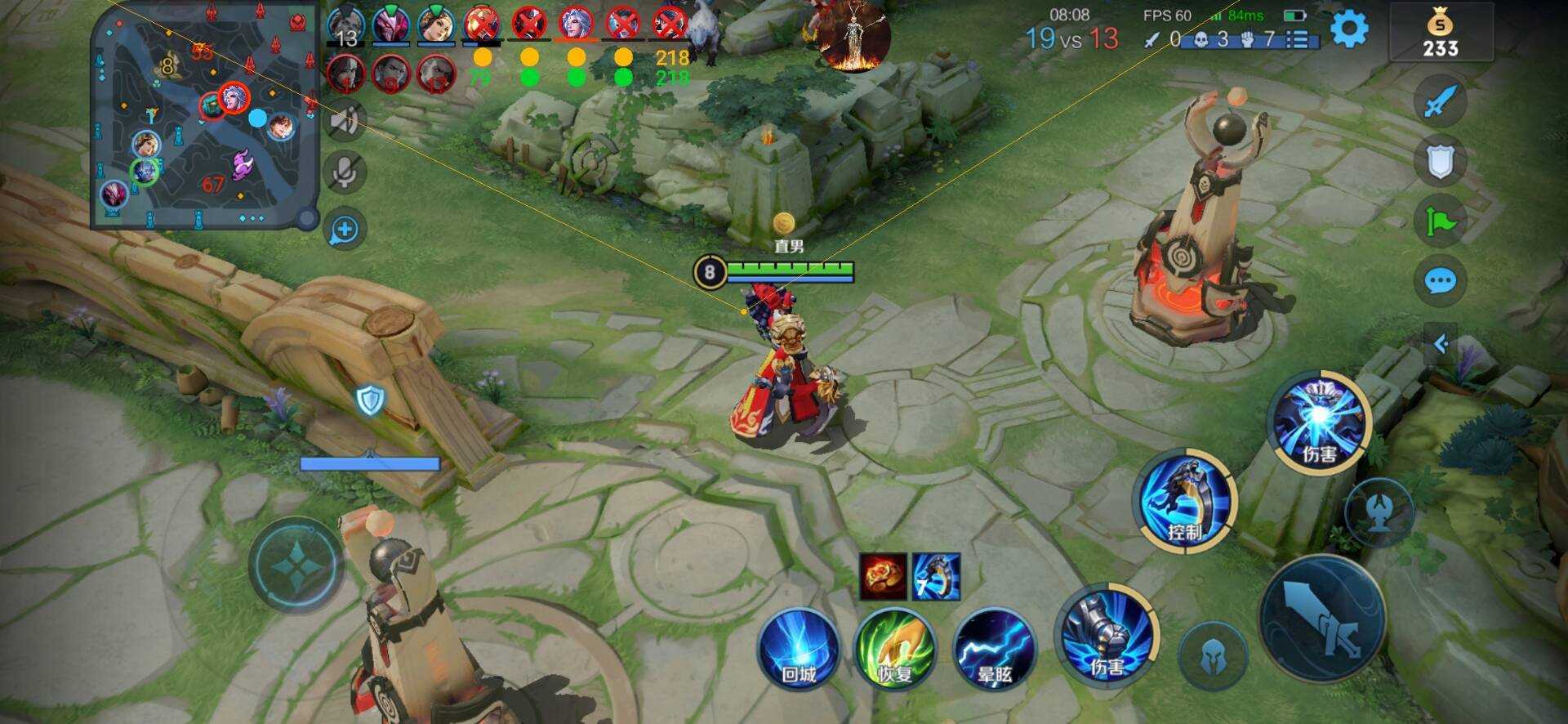This screenshot has width=1568, height=724.
Task: Open the minimap
Action: click(203, 118)
